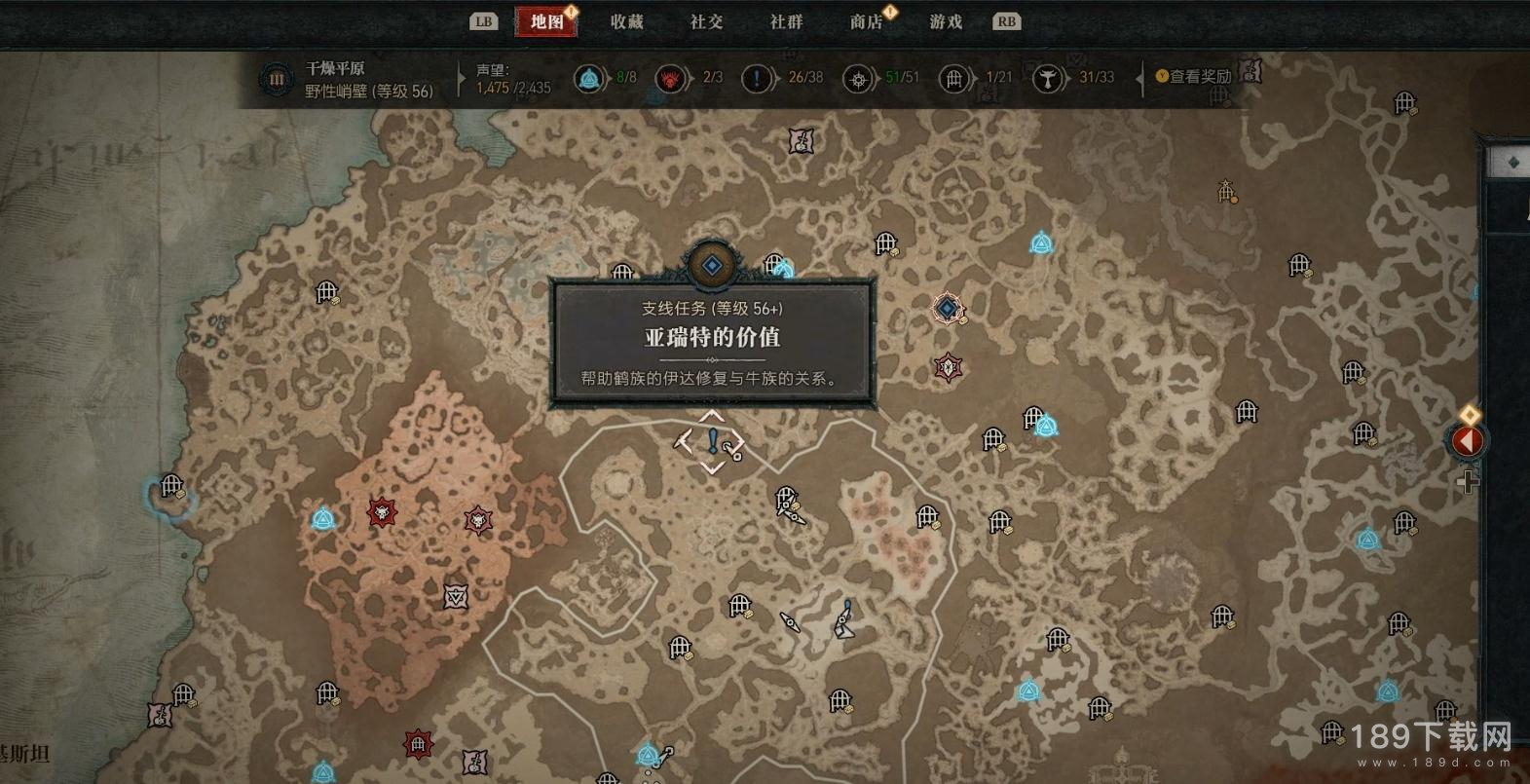This screenshot has width=1530, height=784.
Task: Click the 干燥平原 region tier III badge
Action: 277,79
